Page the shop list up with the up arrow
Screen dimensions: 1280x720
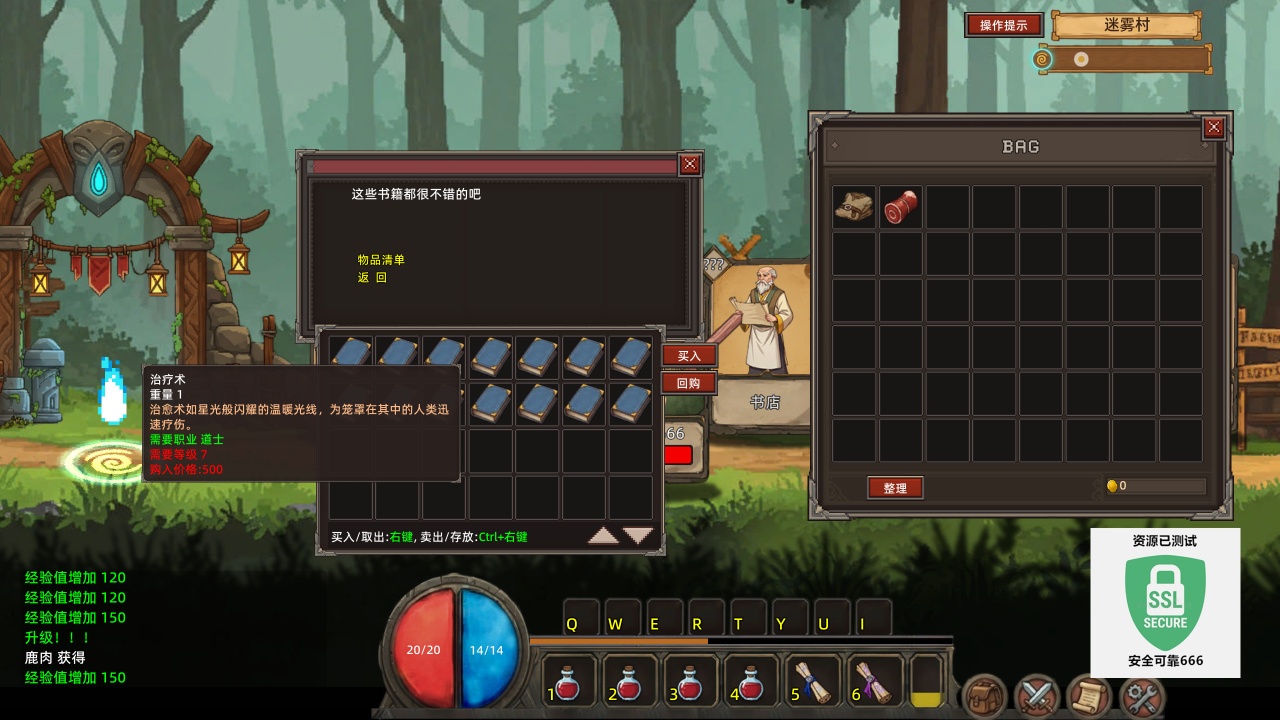click(603, 536)
